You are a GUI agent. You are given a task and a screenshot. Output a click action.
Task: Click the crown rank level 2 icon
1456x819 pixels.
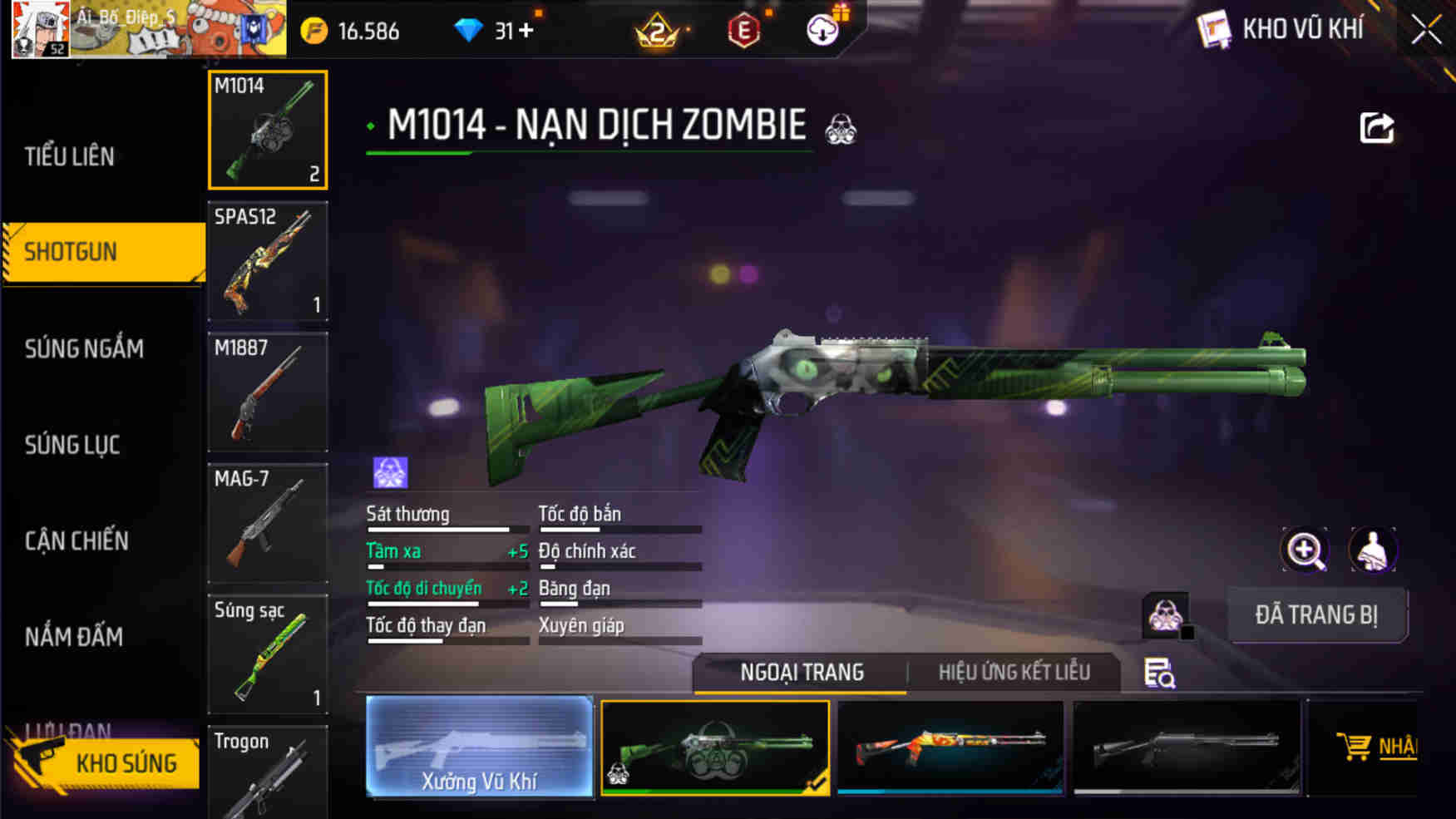click(x=653, y=31)
